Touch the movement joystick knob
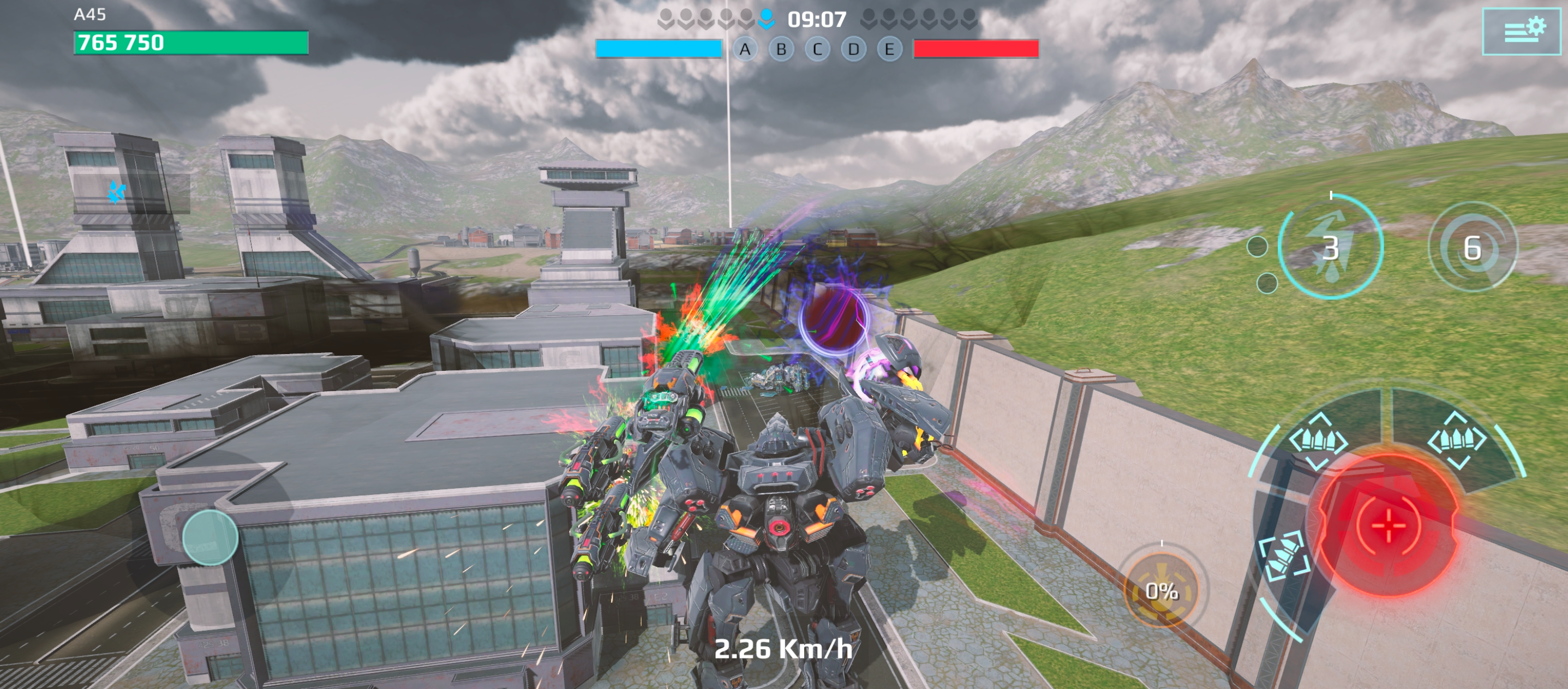Screen dimensions: 1568x689 click(x=210, y=537)
